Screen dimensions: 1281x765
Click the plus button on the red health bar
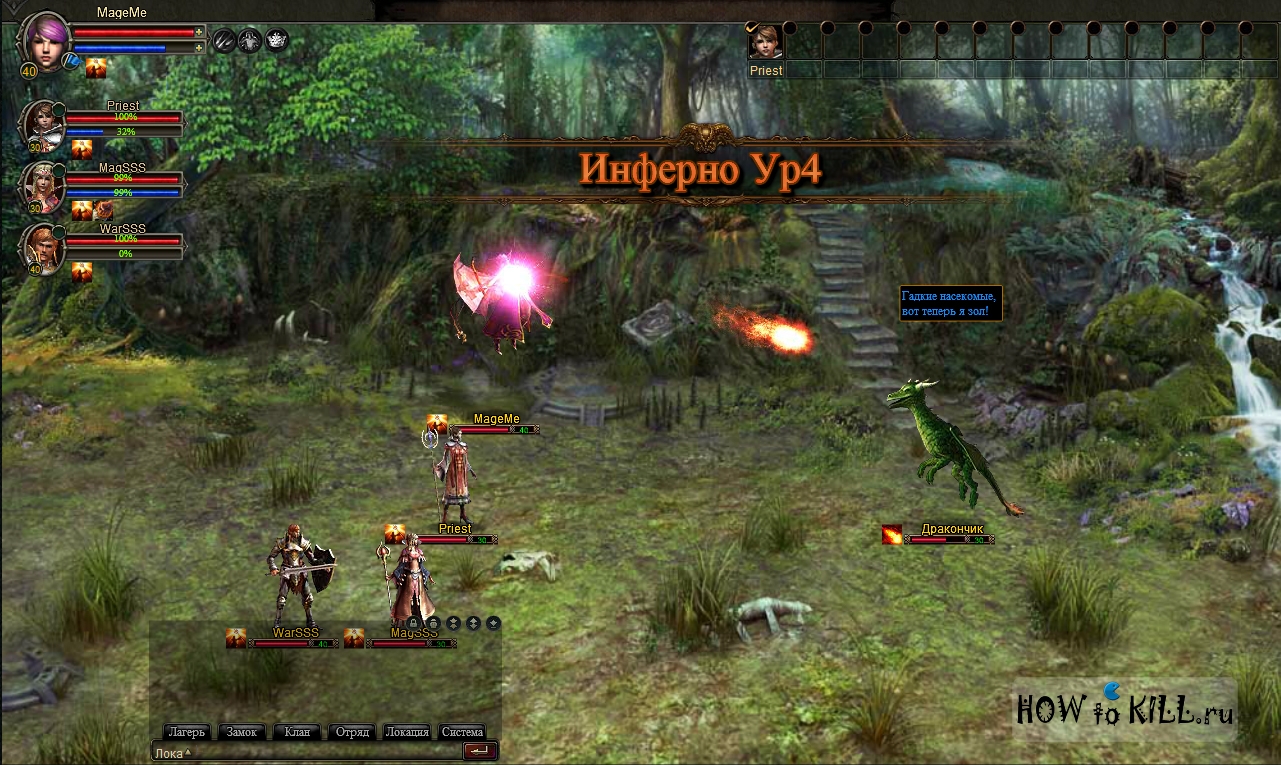199,32
